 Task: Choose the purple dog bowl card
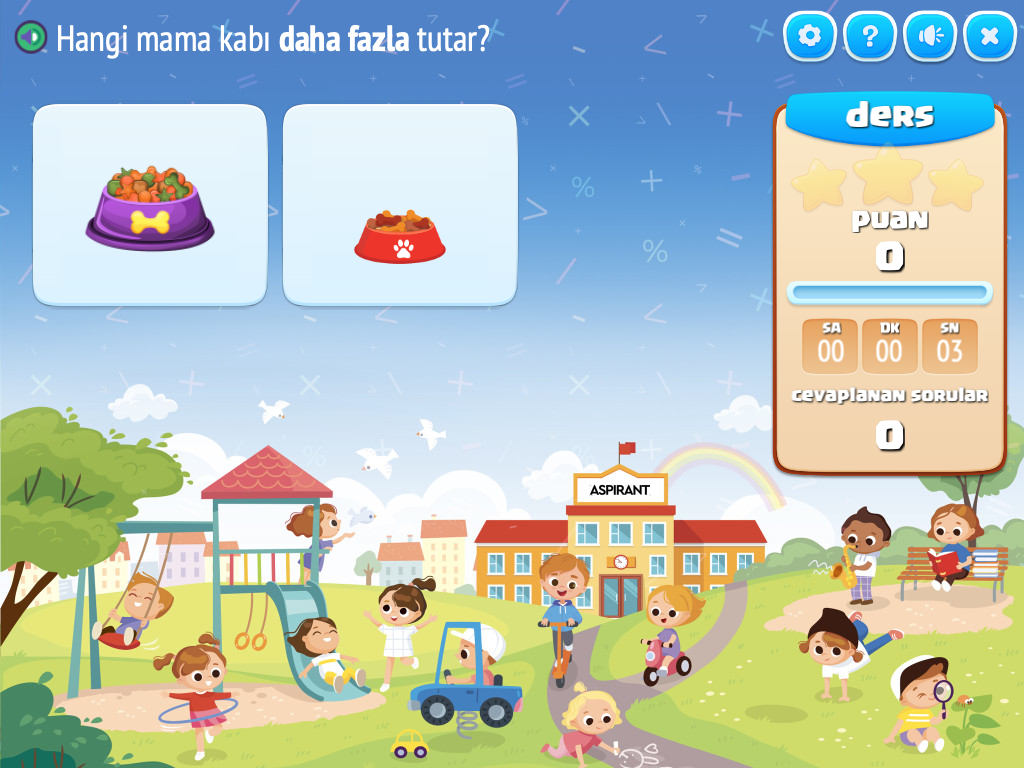(150, 205)
